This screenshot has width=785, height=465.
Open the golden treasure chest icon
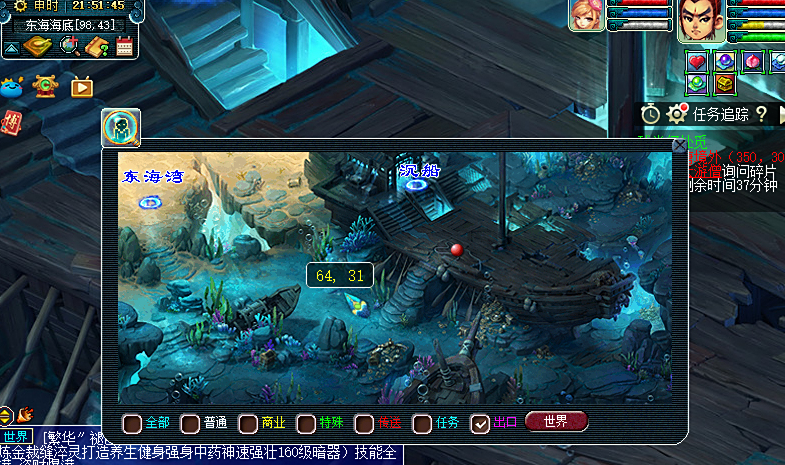click(724, 84)
